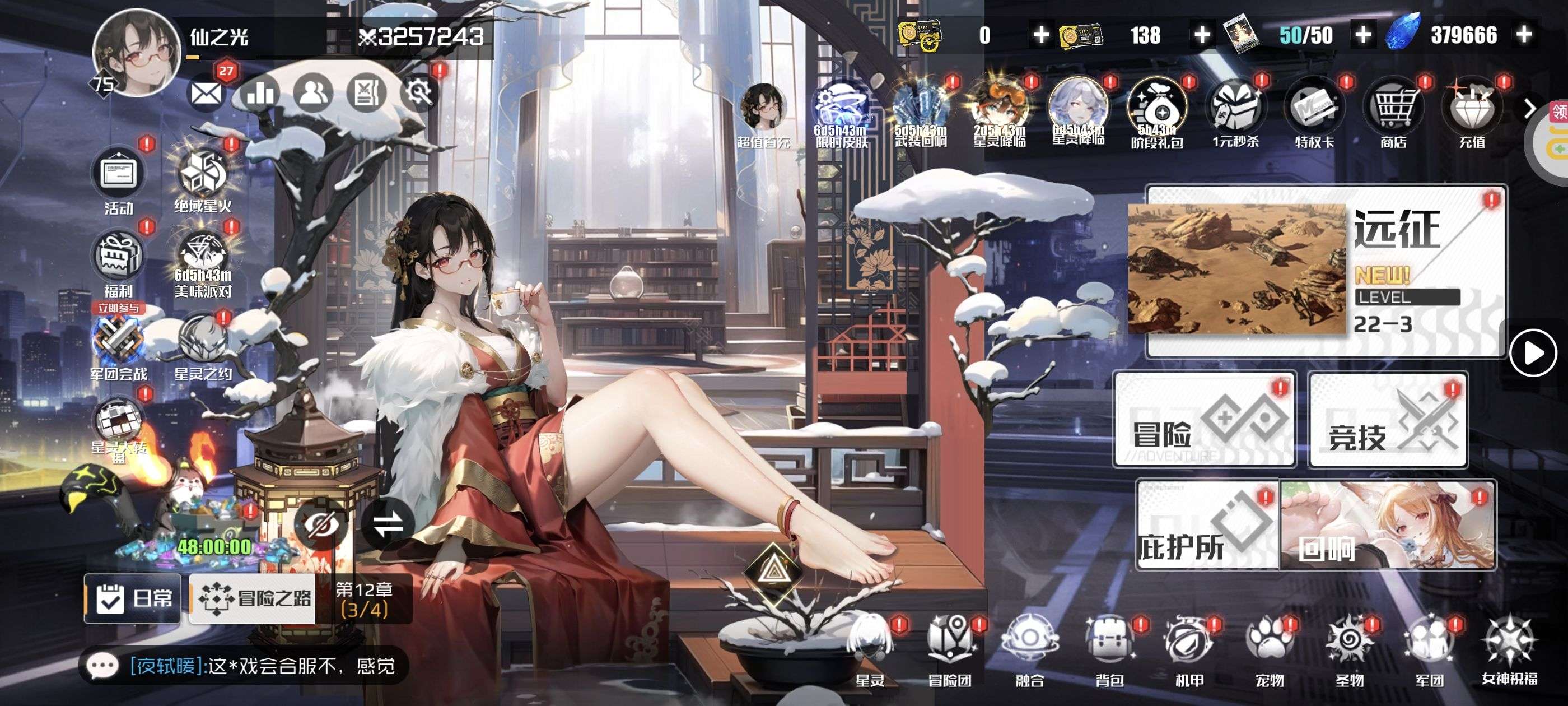Swap the displayed character with arrows button
Viewport: 1568px width, 706px height.
coord(388,524)
